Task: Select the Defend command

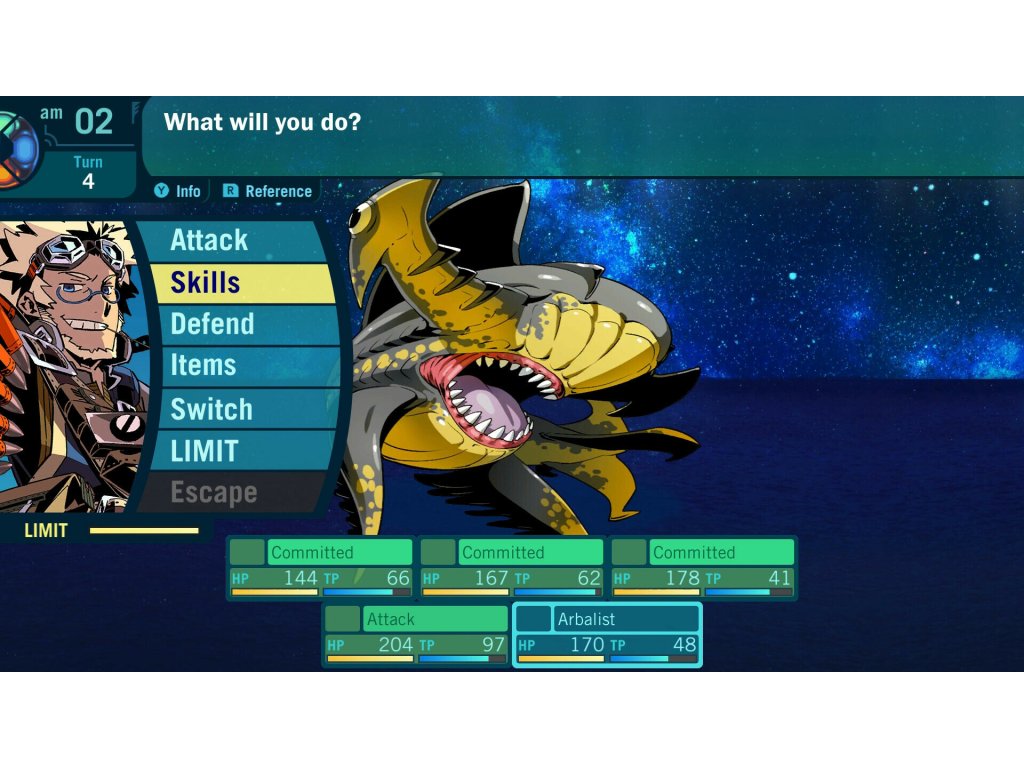Action: [240, 325]
